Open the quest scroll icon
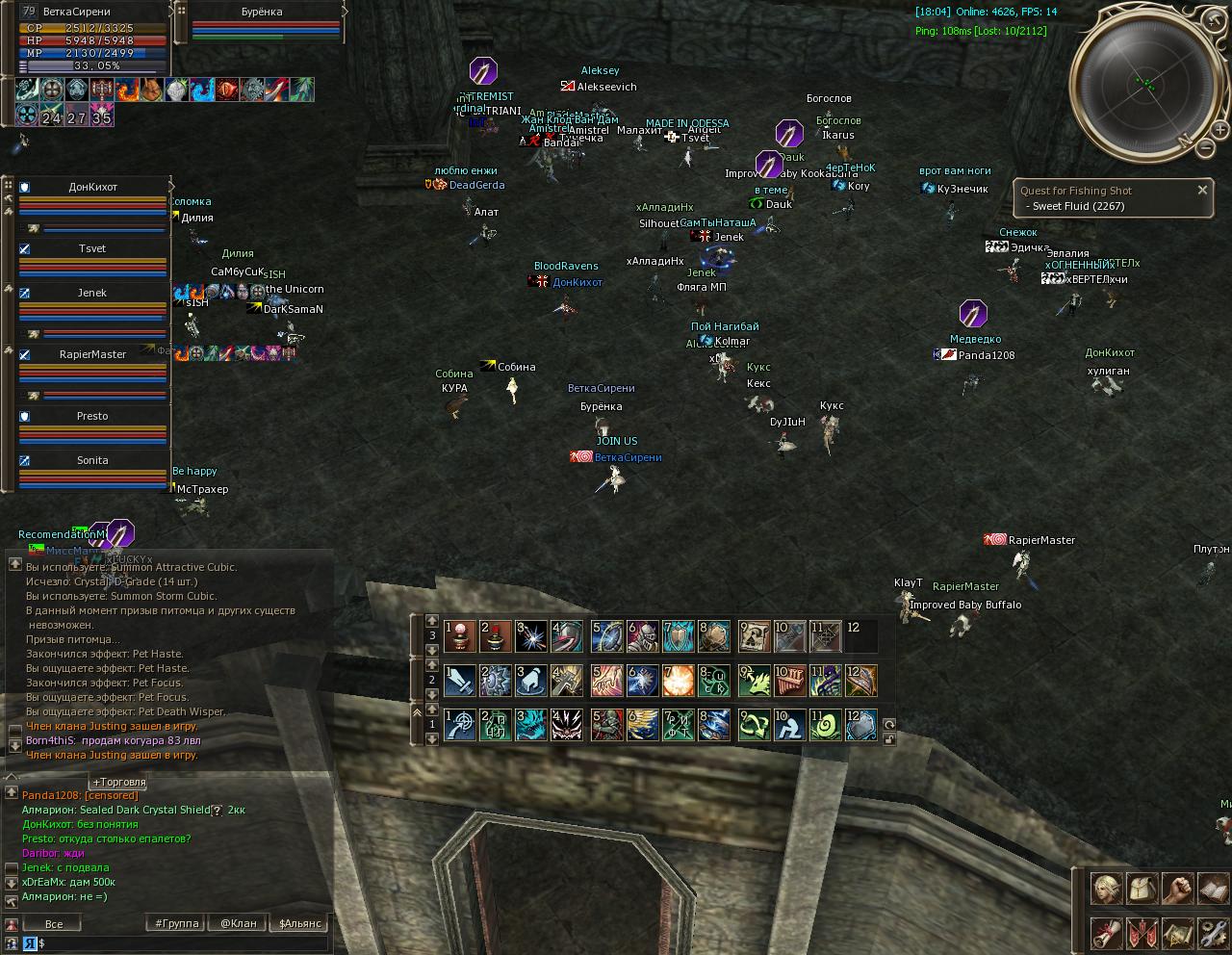The height and width of the screenshot is (955, 1232). (1106, 933)
